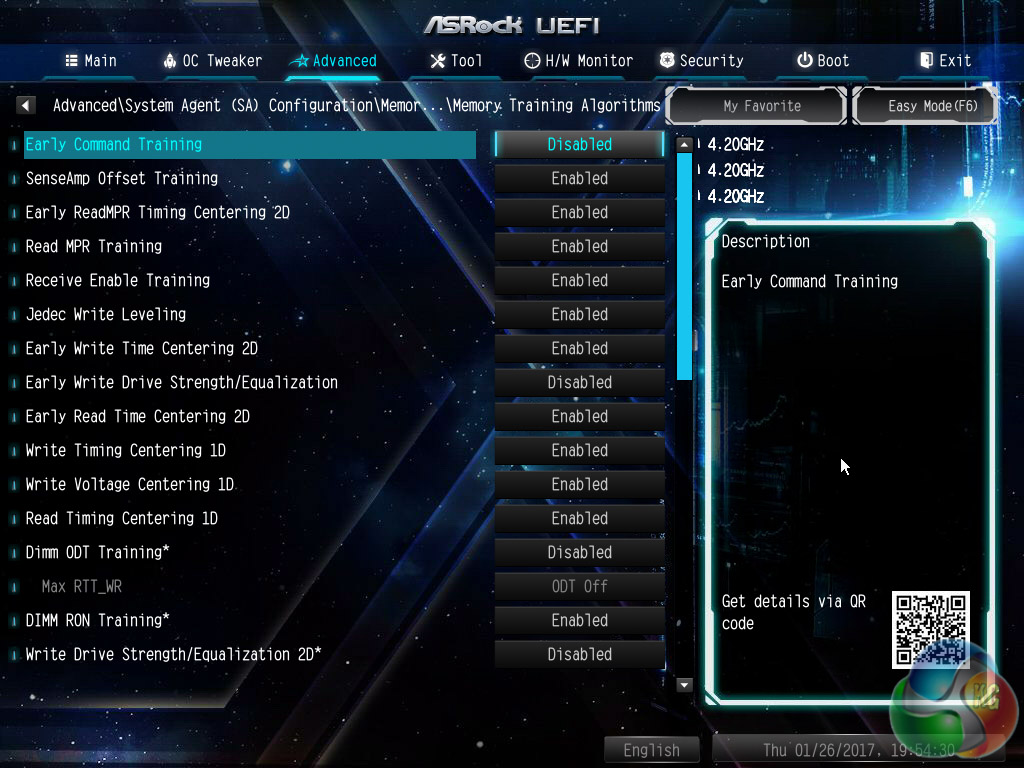Image resolution: width=1024 pixels, height=768 pixels.
Task: Toggle Early Write Drive Strength/Equalization value
Action: 579,382
